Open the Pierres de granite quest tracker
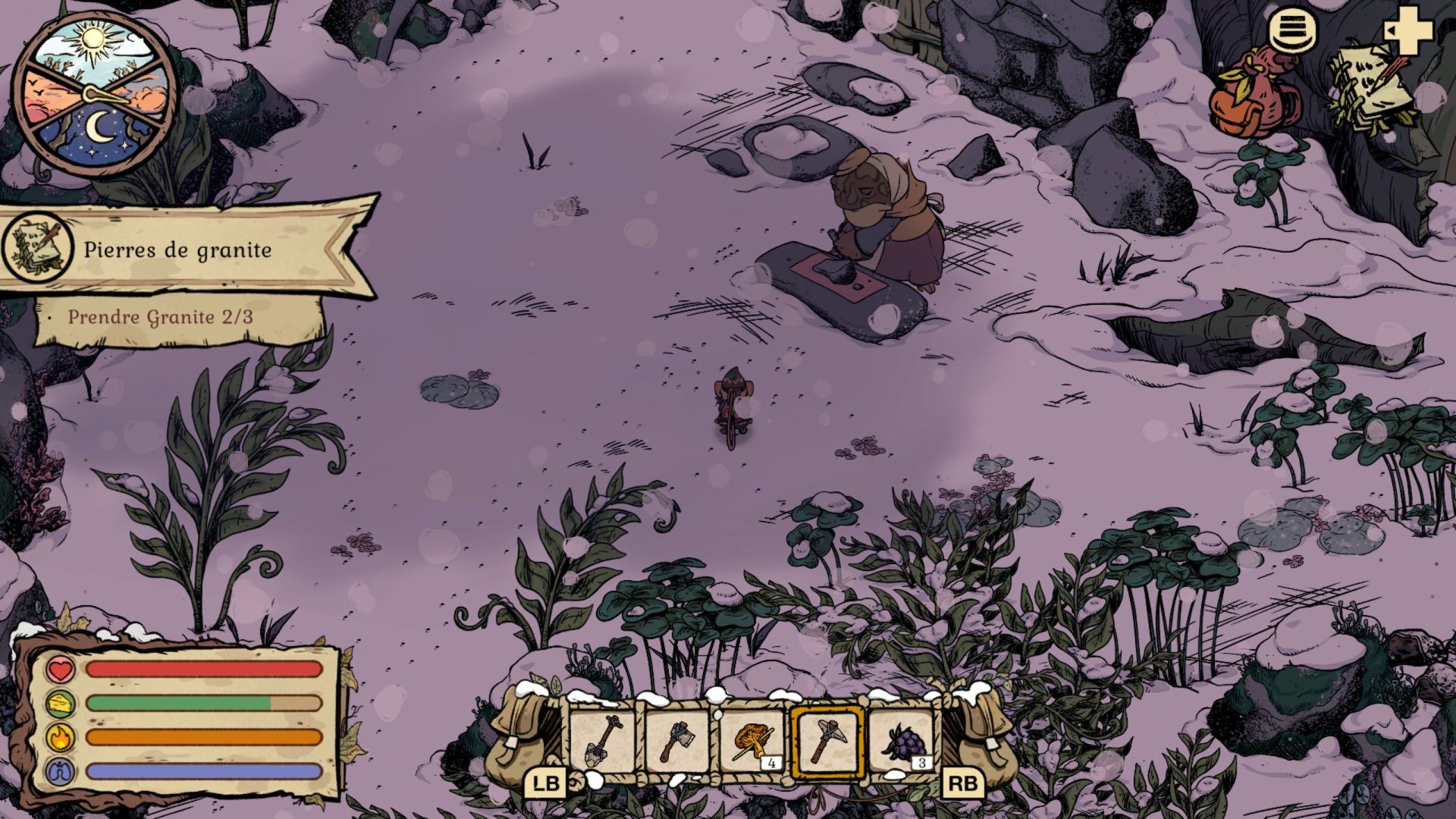The image size is (1456, 819). (177, 249)
